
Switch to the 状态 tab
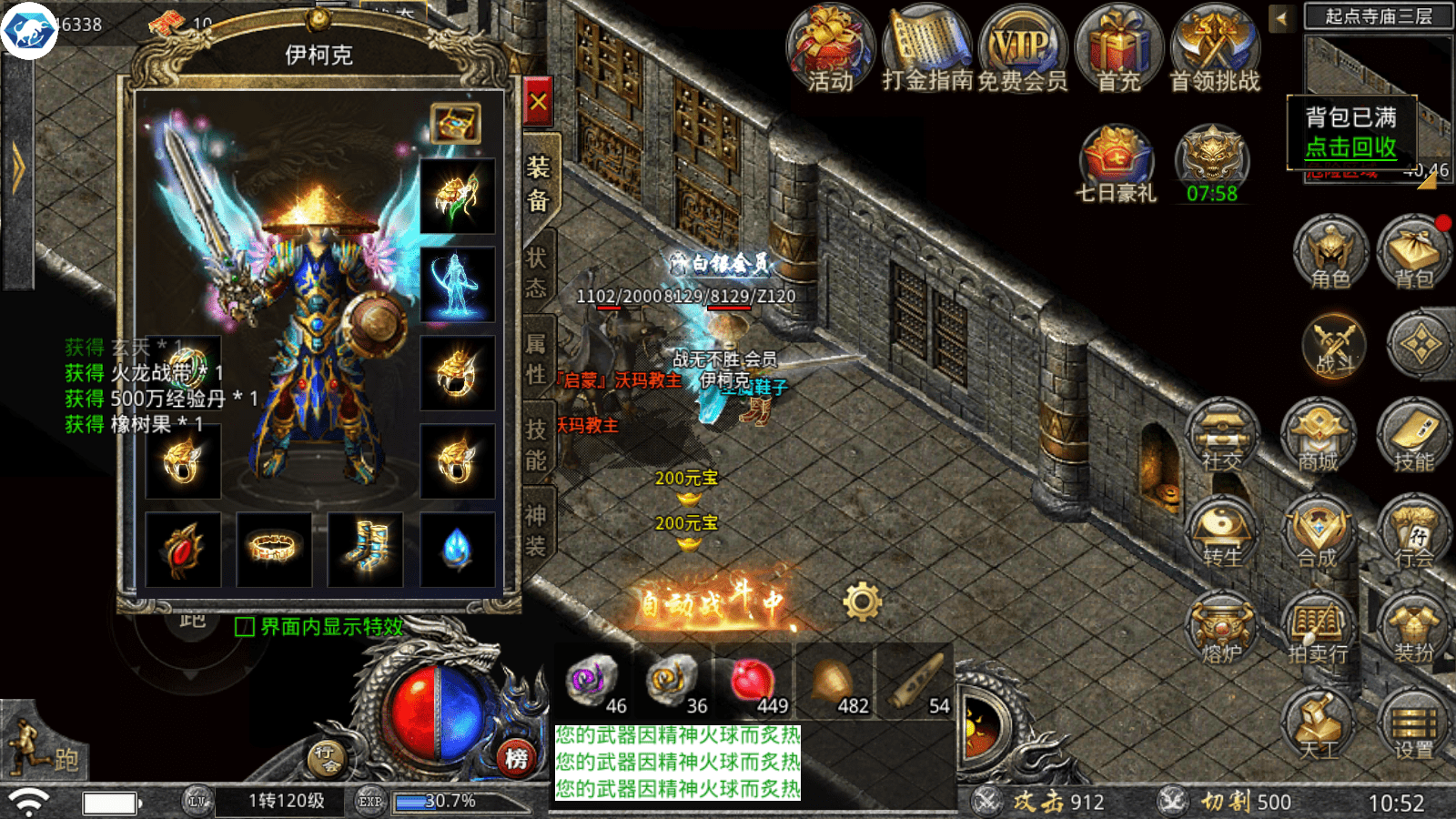[537, 271]
